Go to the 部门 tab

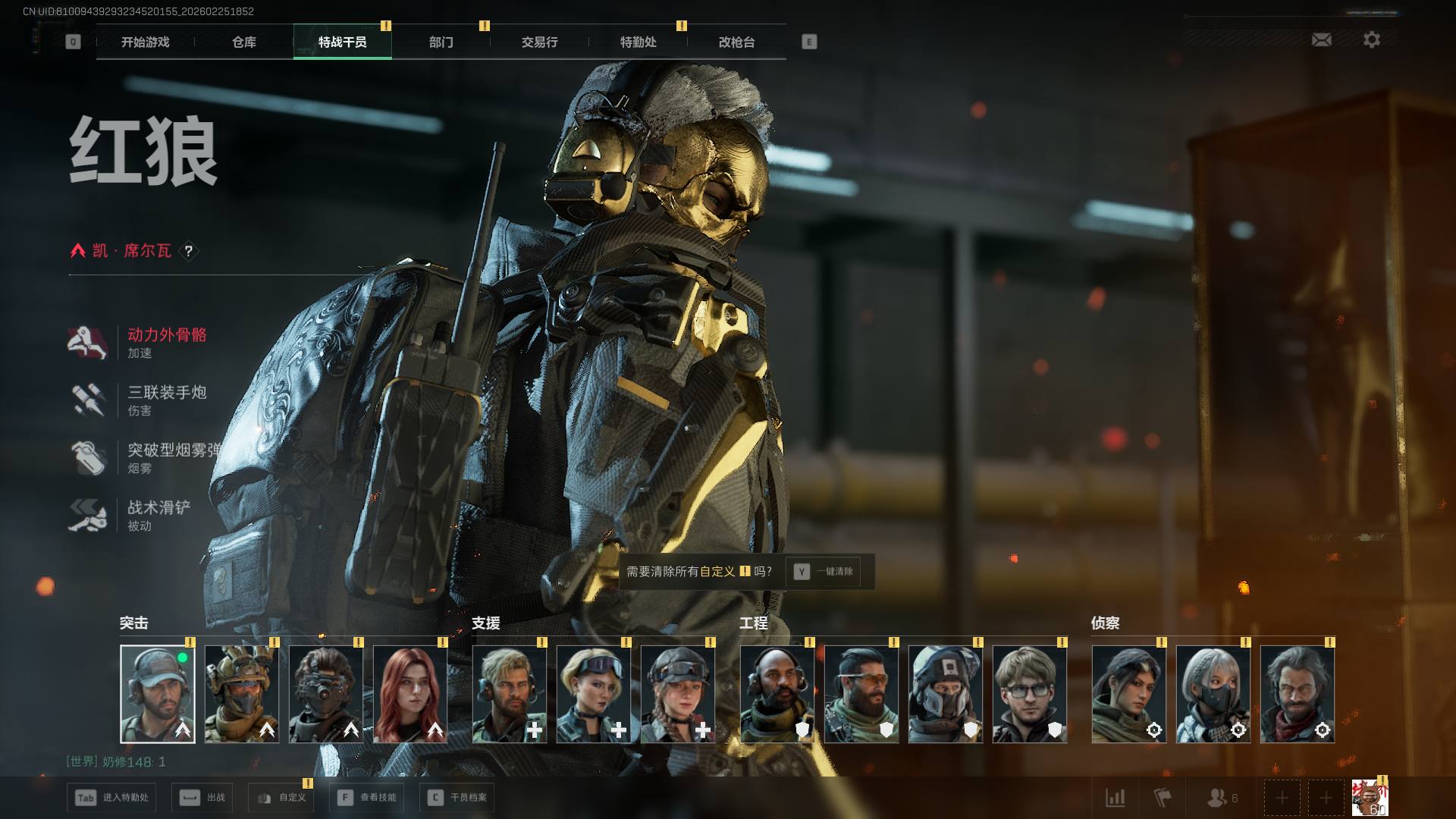click(x=441, y=42)
